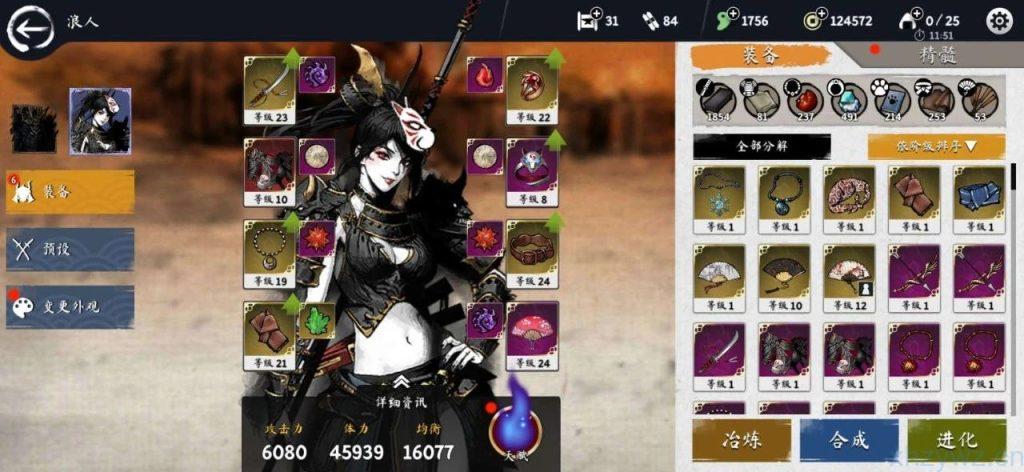Select the level 12 fan in inventory
This screenshot has height=472, width=1024.
(849, 274)
